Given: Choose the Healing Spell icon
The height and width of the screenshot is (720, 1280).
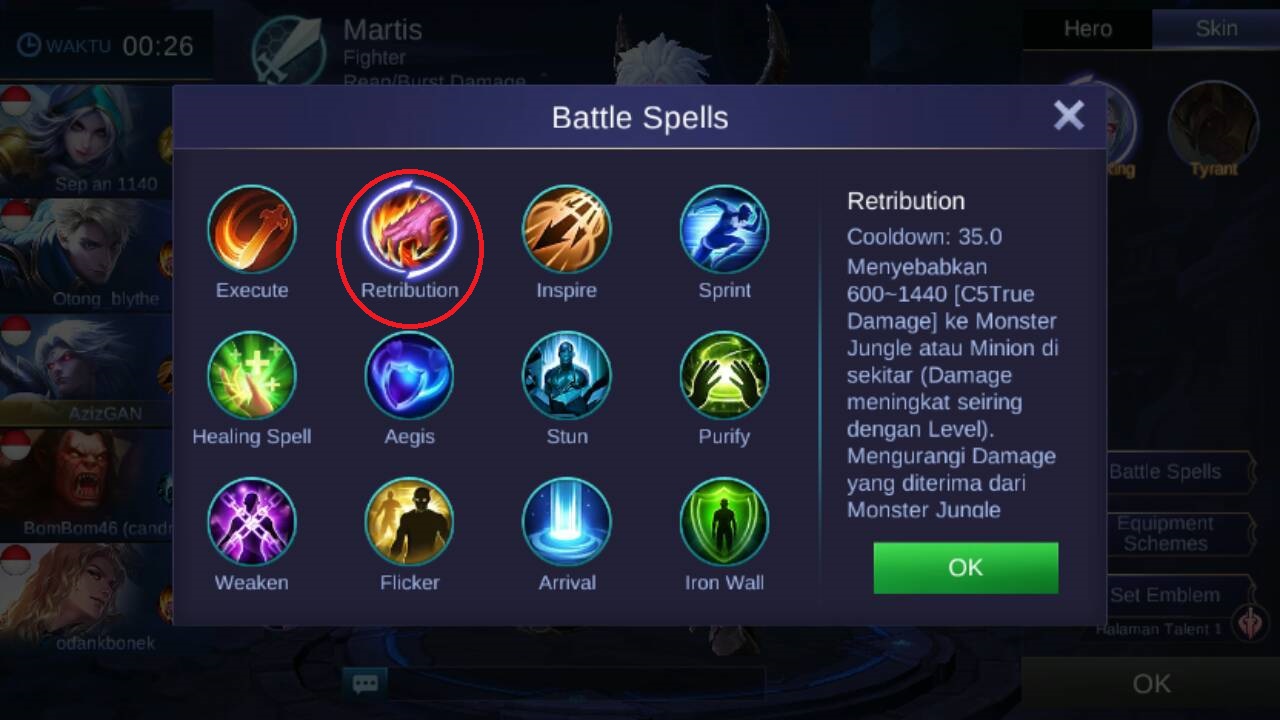Looking at the screenshot, I should coord(252,375).
